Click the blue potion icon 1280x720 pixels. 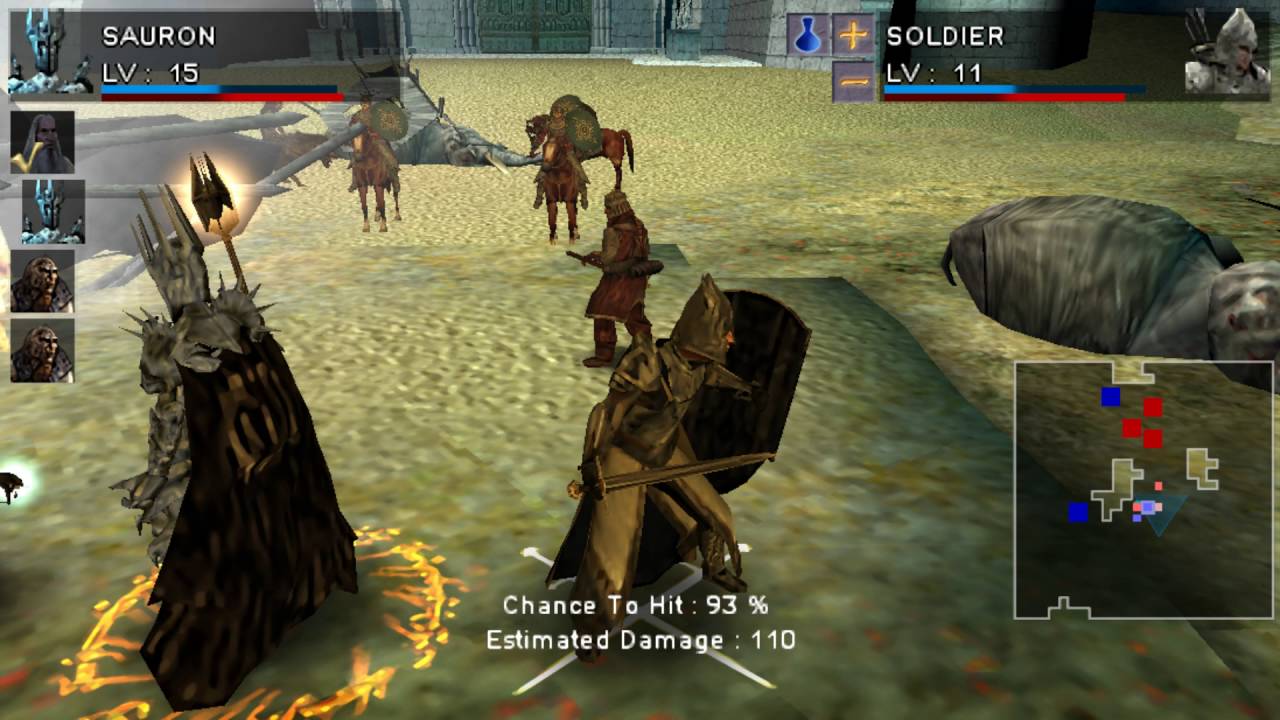coord(806,35)
